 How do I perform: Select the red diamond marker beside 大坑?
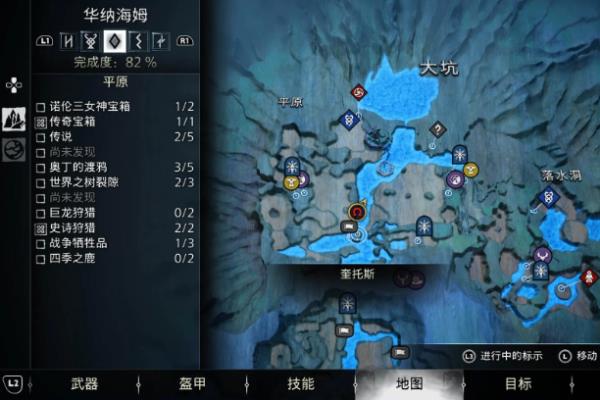(x=359, y=93)
